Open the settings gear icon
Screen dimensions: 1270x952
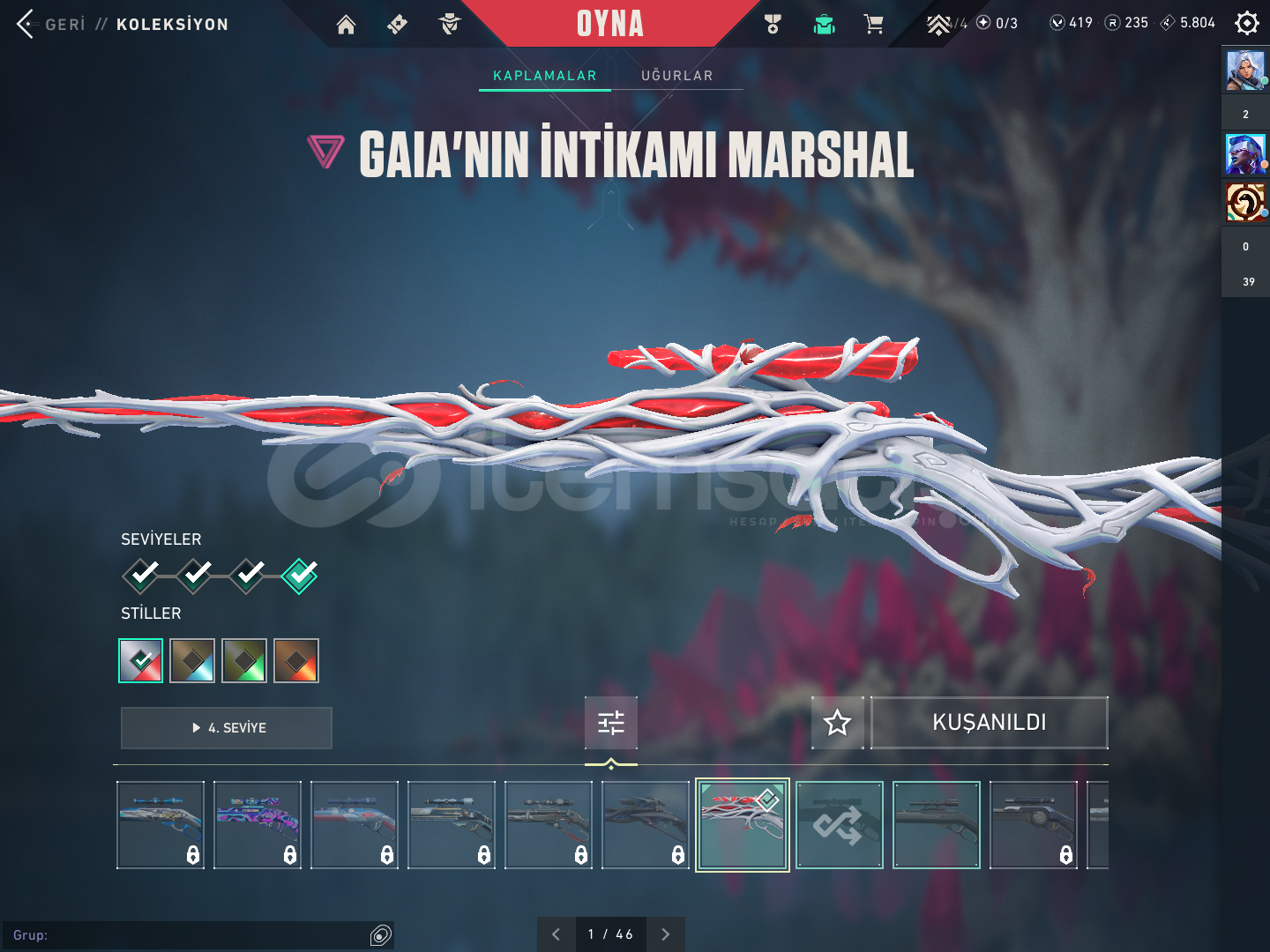click(1246, 23)
